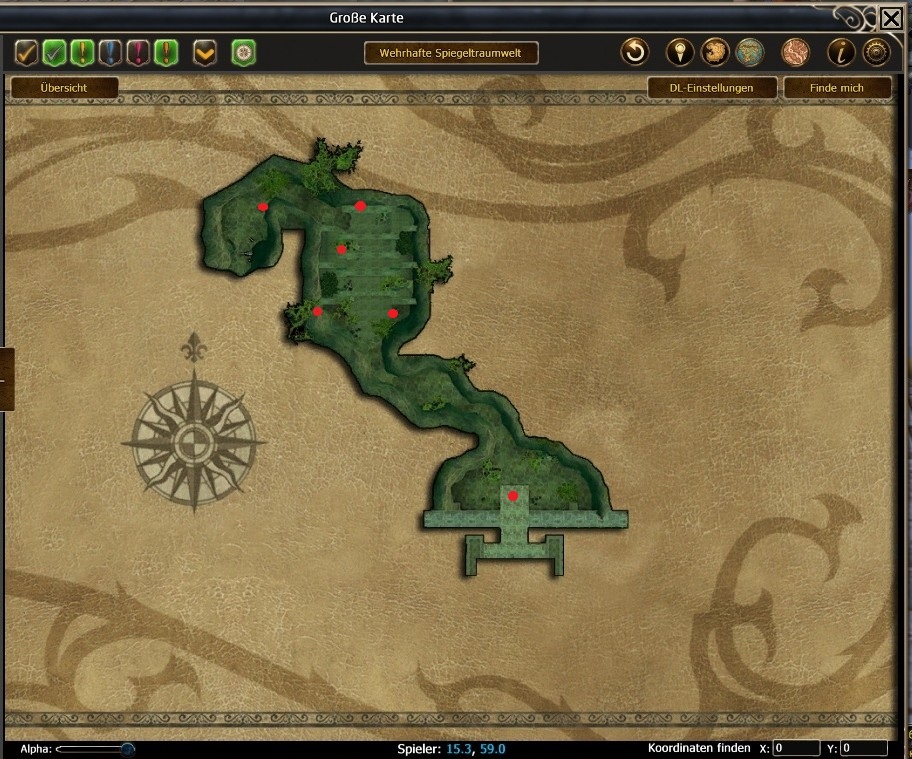The image size is (912, 759).
Task: Open map settings via the gear icon
Action: point(876,52)
